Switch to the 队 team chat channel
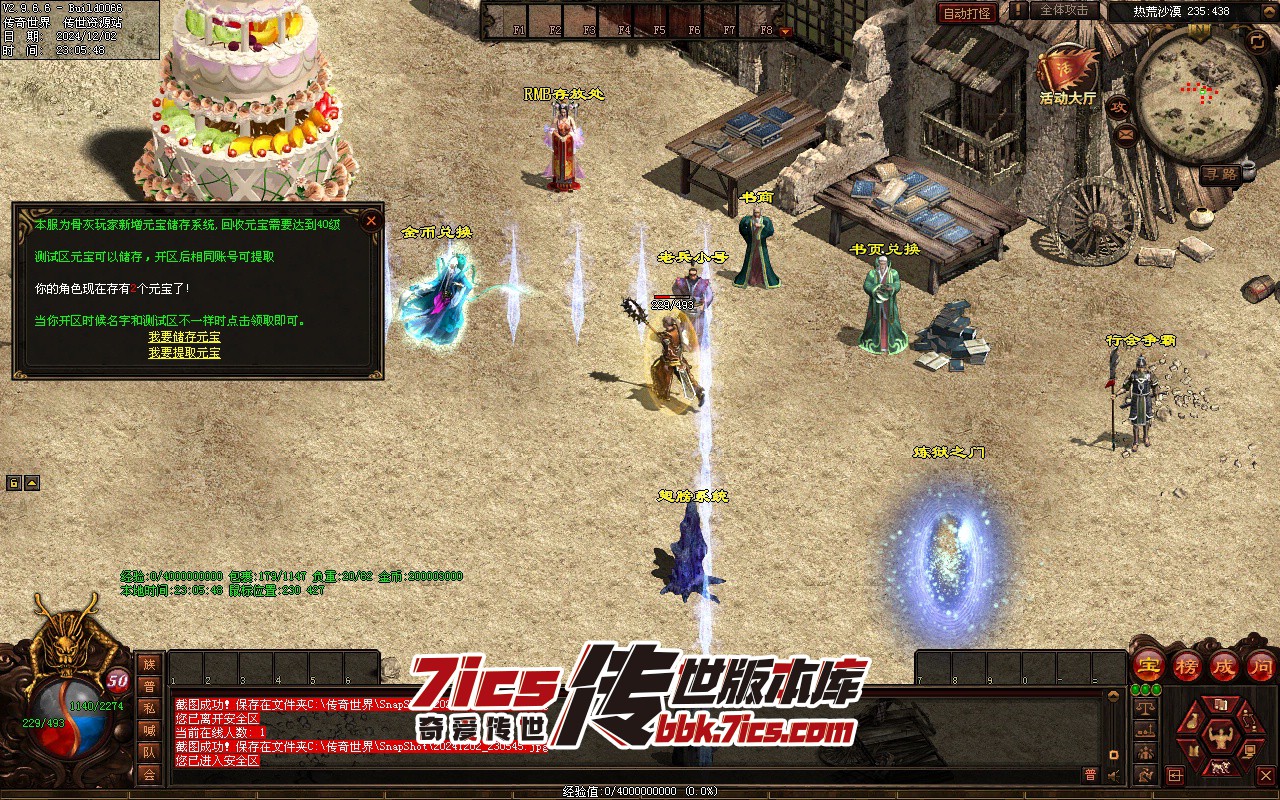 click(149, 752)
